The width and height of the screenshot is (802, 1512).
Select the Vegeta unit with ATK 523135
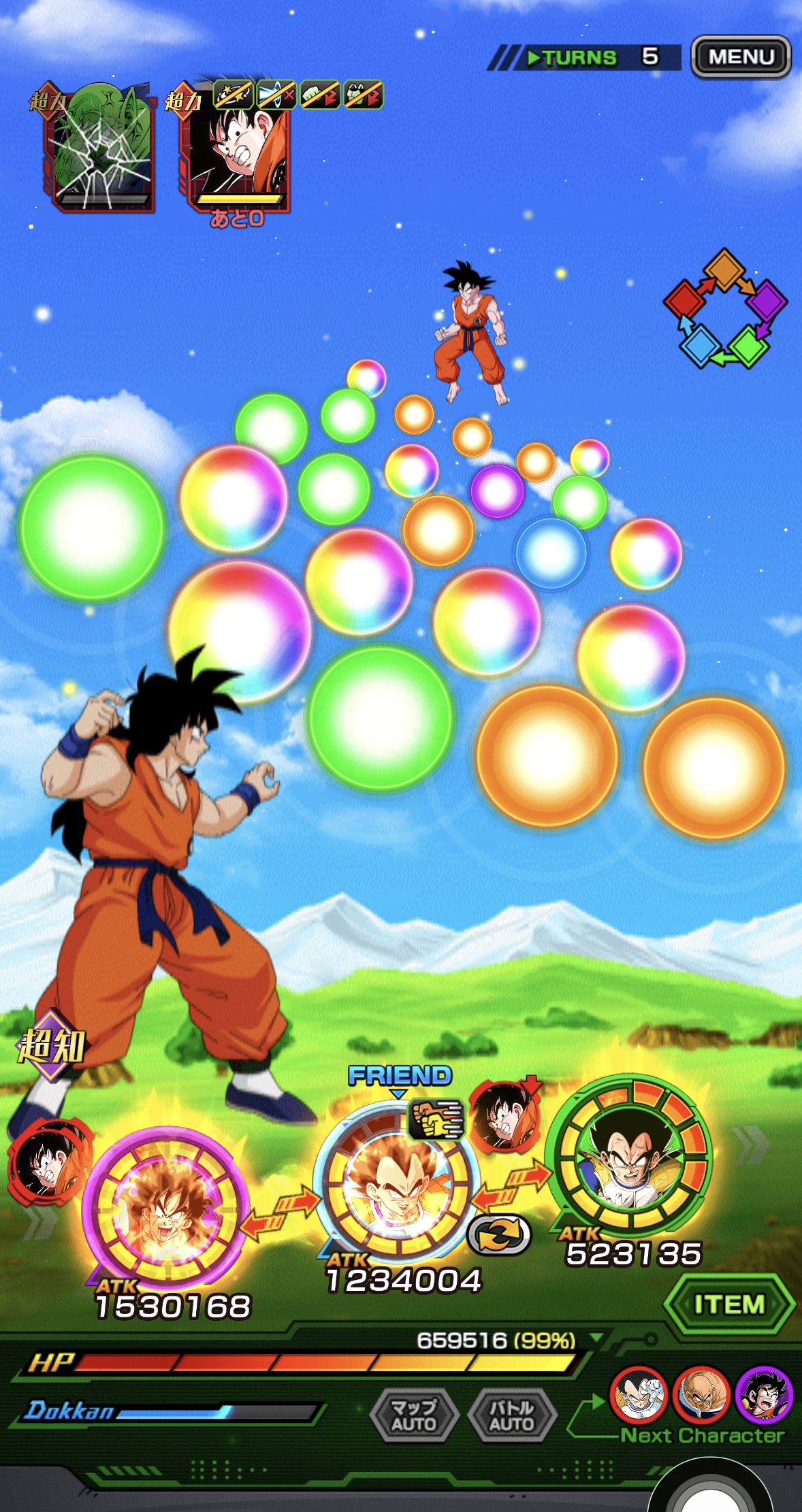[x=631, y=1157]
